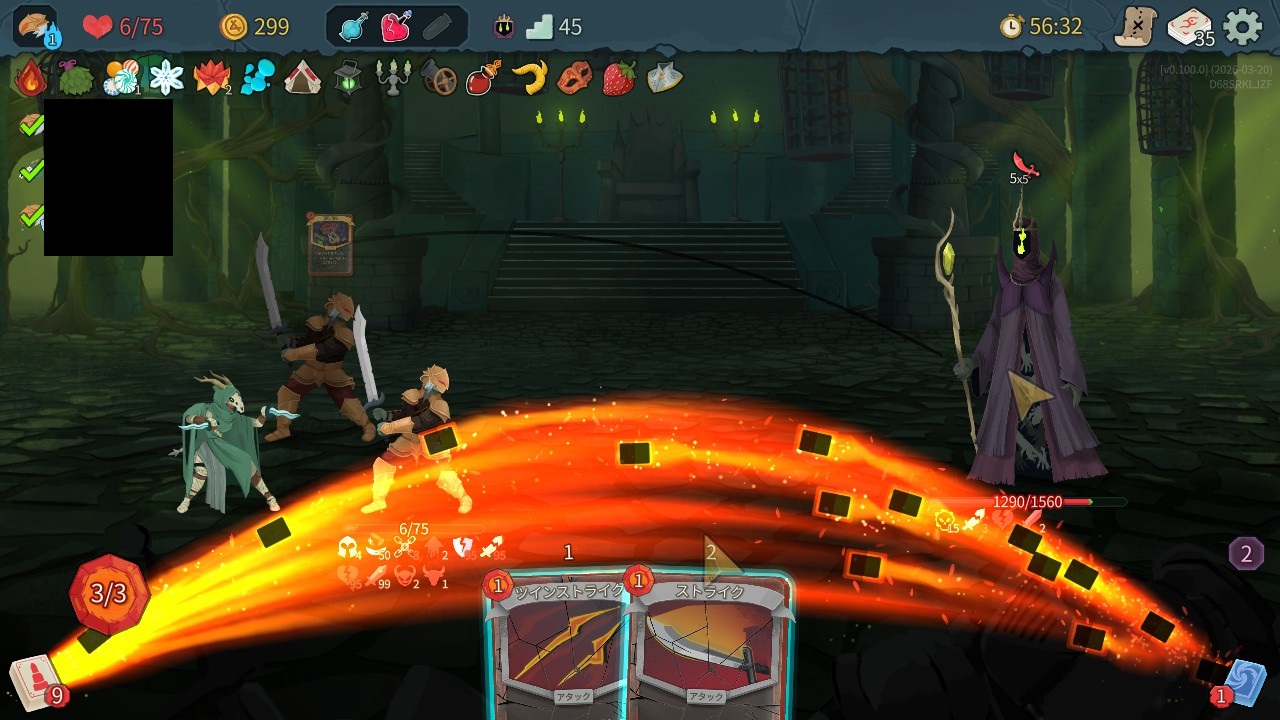Image resolution: width=1280 pixels, height=720 pixels.
Task: Inspect the green lantern relic
Action: (x=348, y=77)
